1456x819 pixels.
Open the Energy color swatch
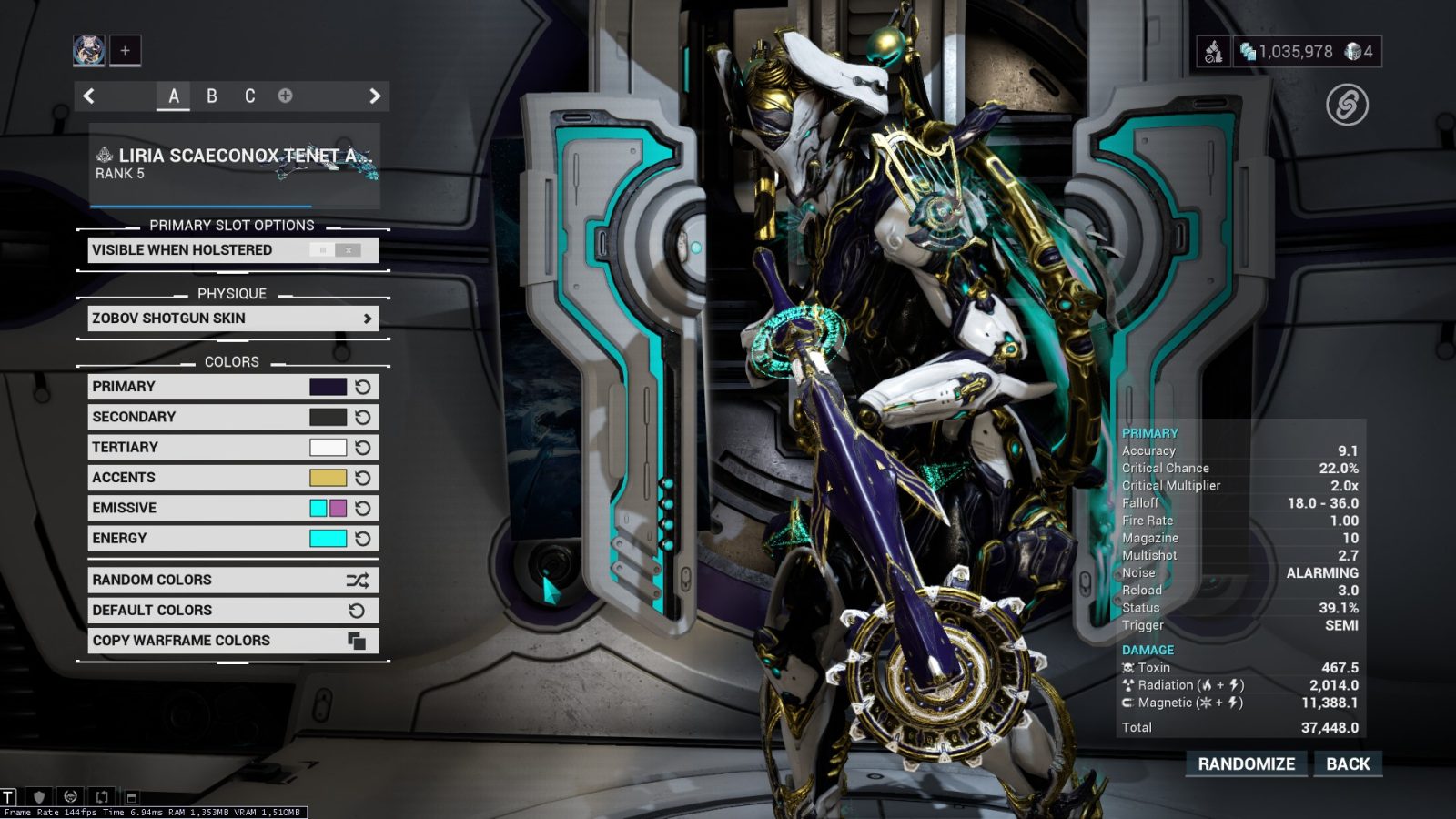[329, 538]
